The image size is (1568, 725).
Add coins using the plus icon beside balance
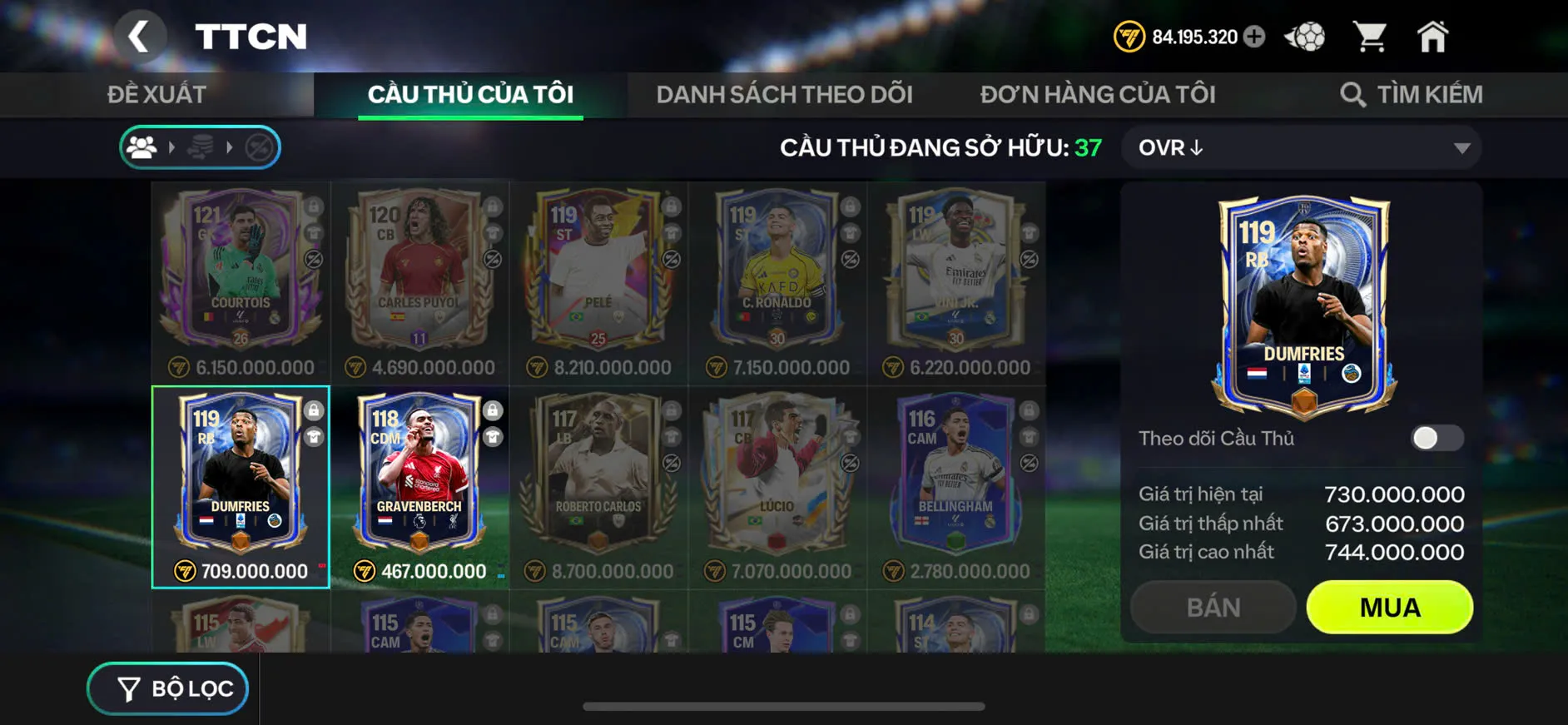point(1255,37)
